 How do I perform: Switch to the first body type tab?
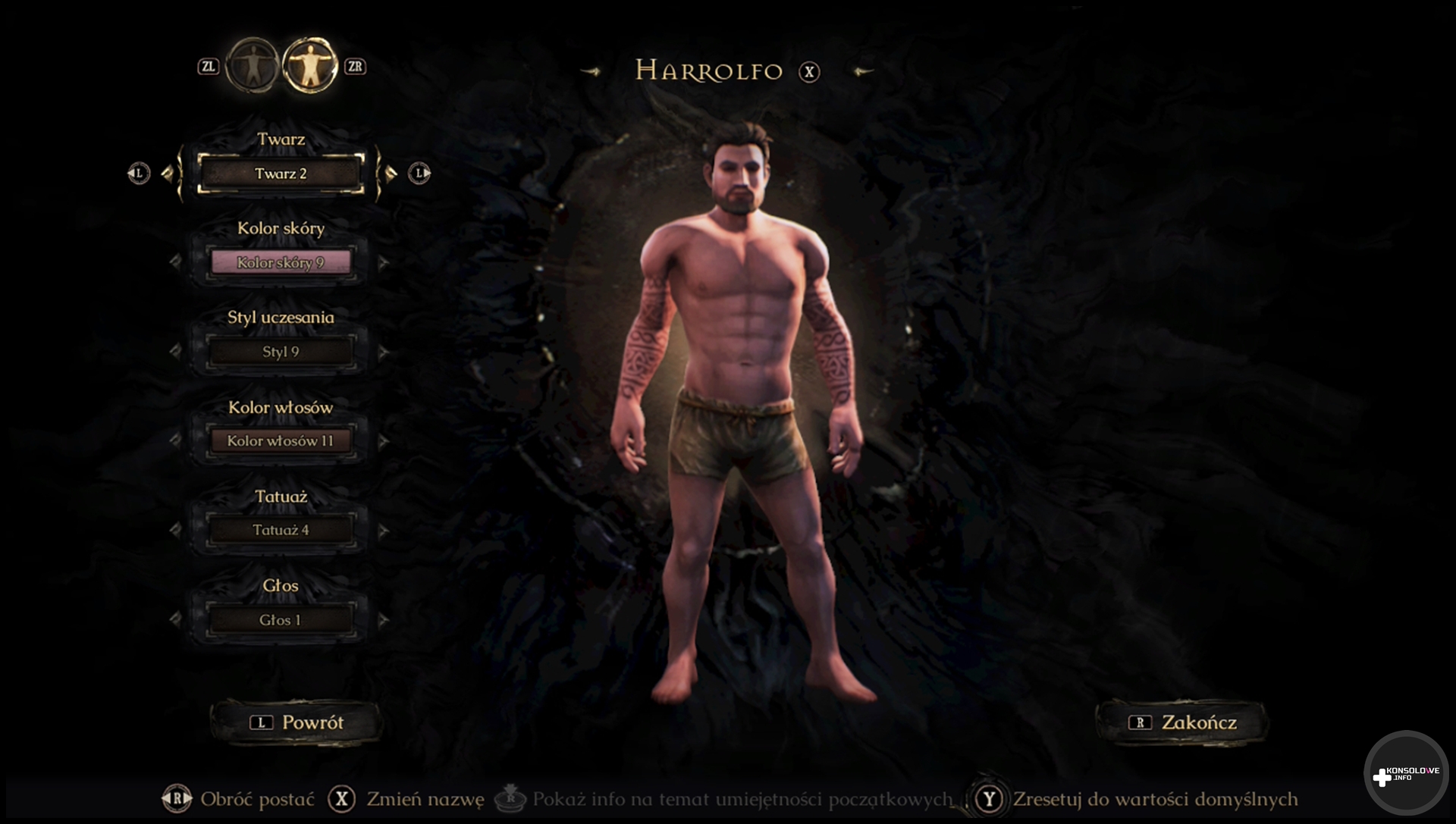point(253,66)
